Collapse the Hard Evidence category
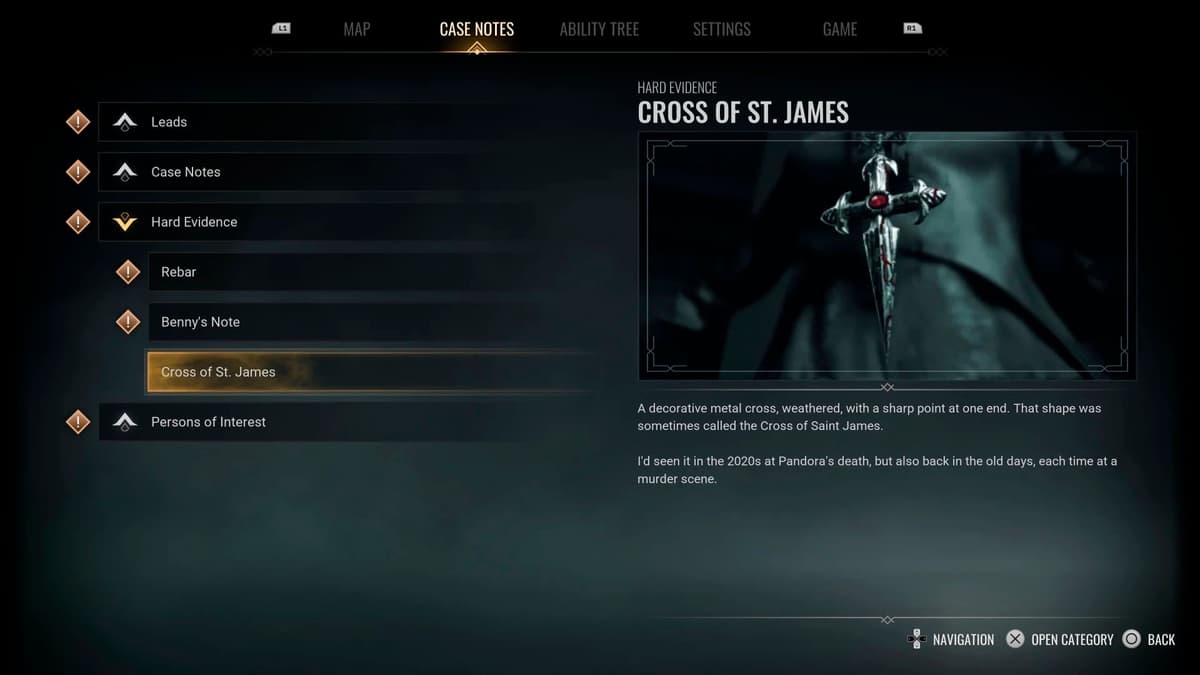 (194, 222)
